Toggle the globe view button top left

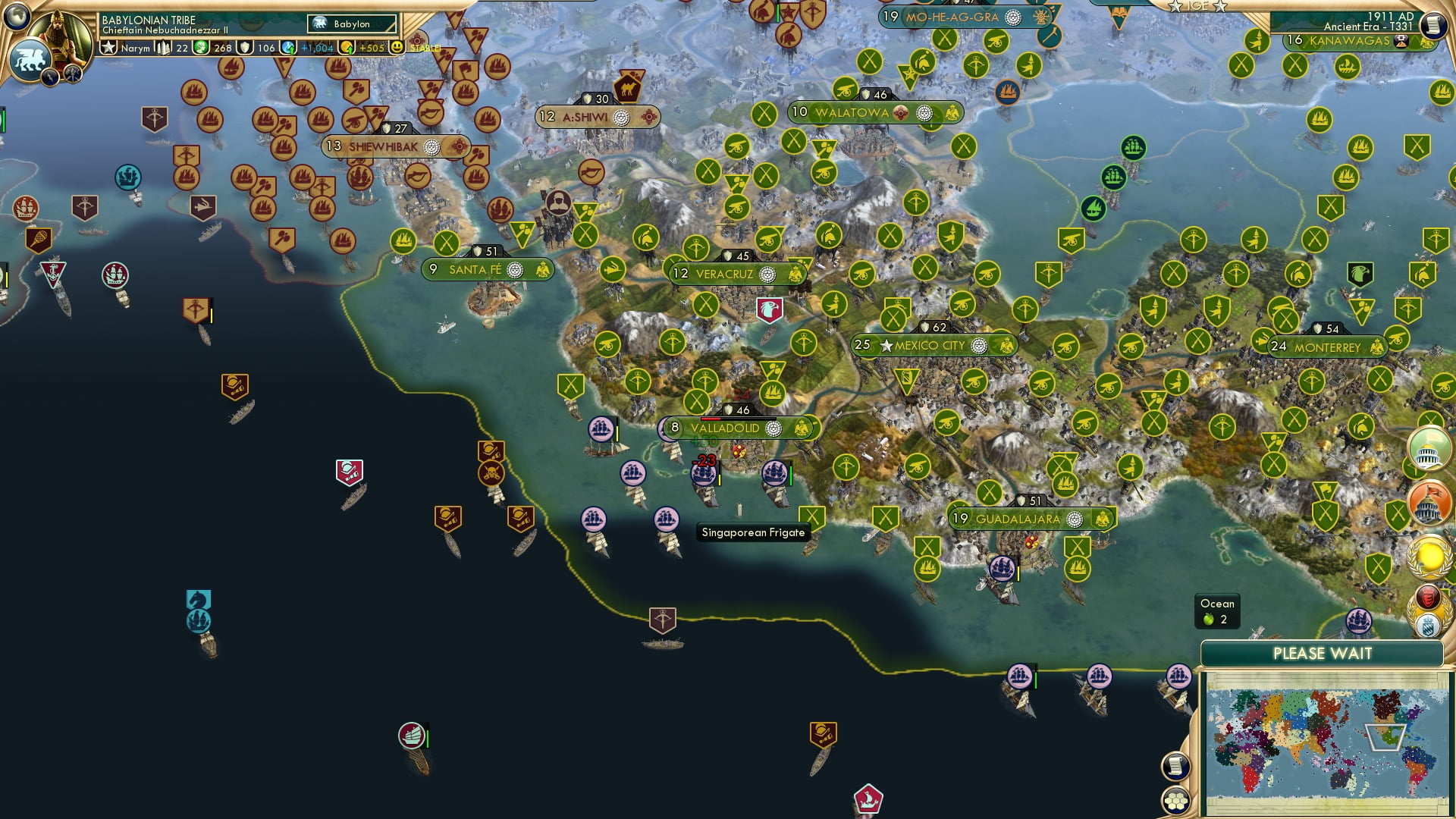tap(17, 15)
